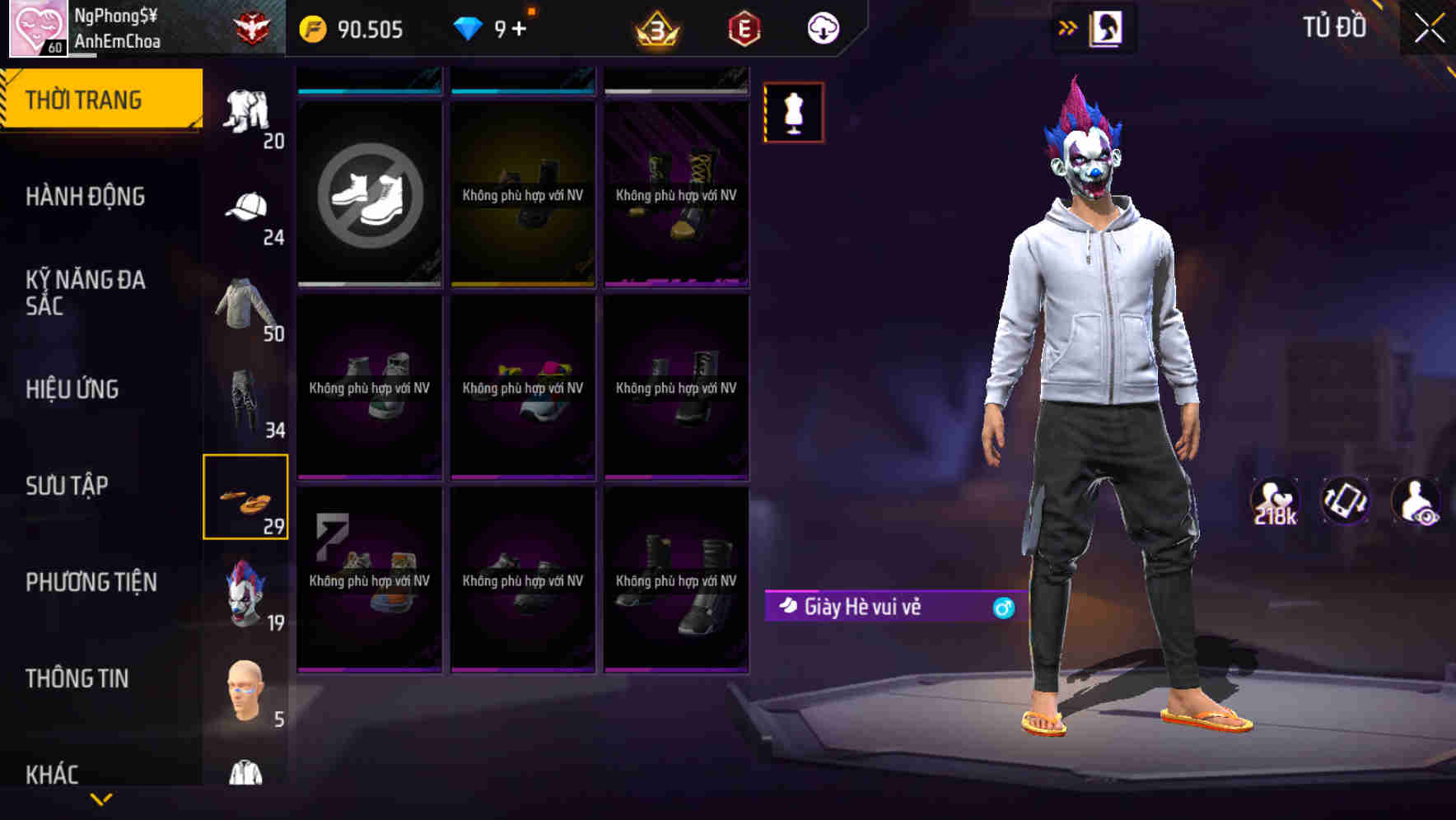Click the cloud download icon in the top bar
The width and height of the screenshot is (1456, 820).
click(823, 27)
